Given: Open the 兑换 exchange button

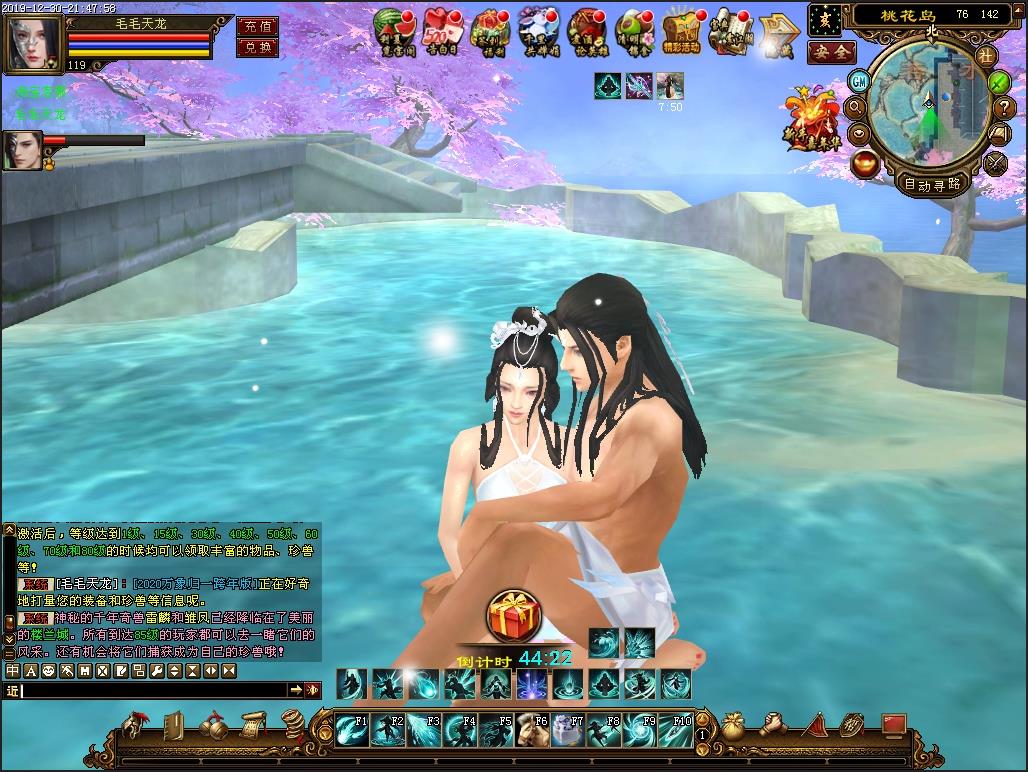Looking at the screenshot, I should 257,47.
